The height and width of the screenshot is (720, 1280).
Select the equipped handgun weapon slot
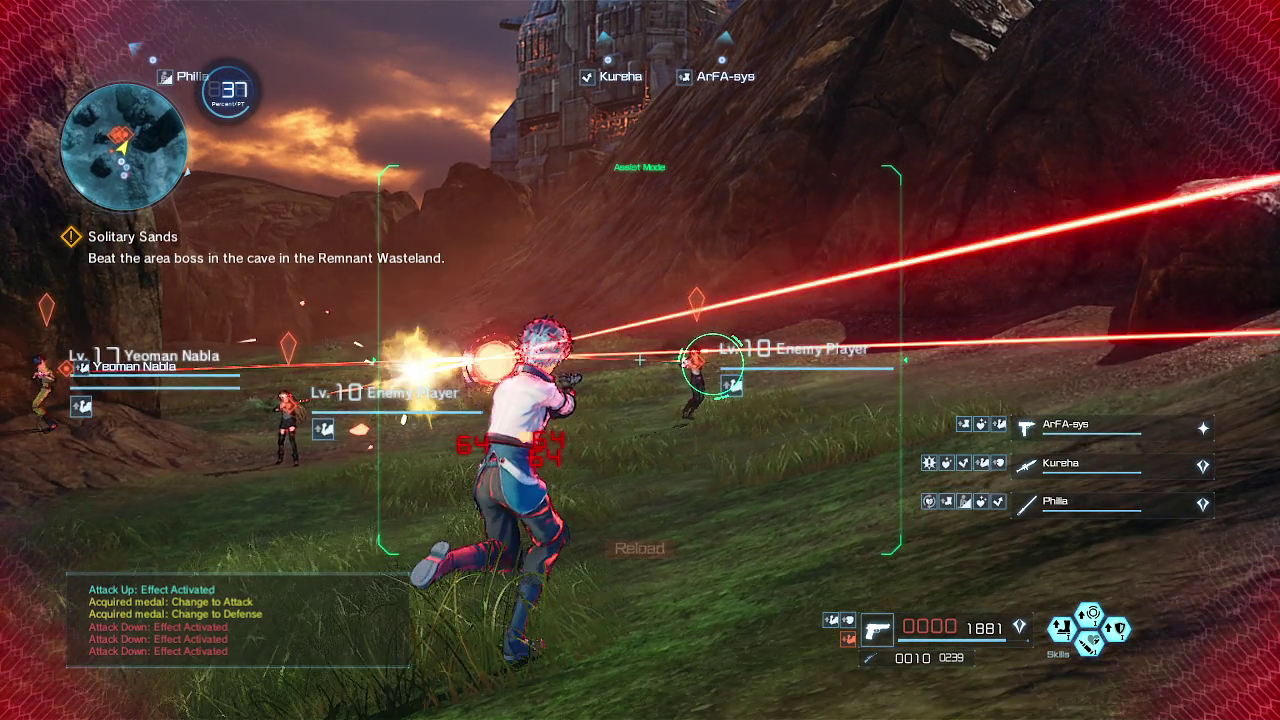tap(877, 630)
